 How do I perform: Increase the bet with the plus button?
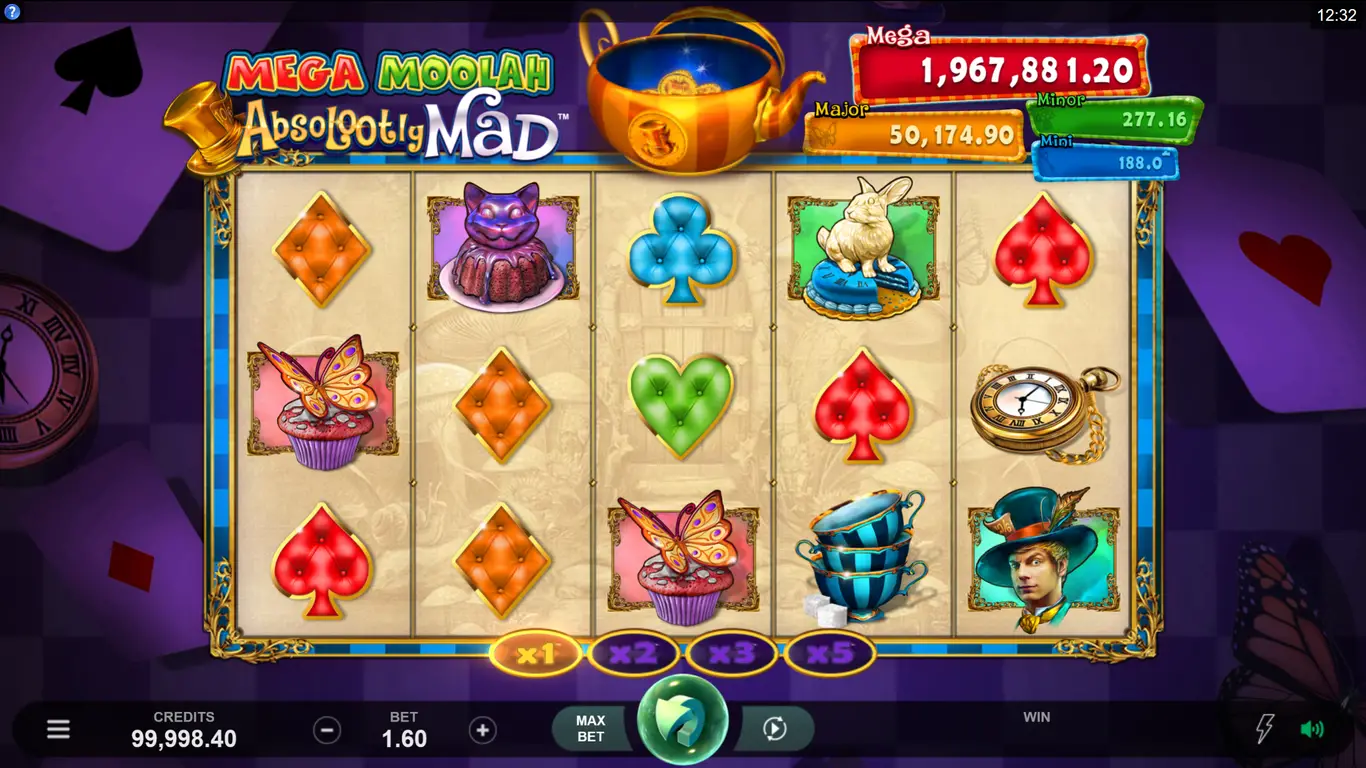482,730
